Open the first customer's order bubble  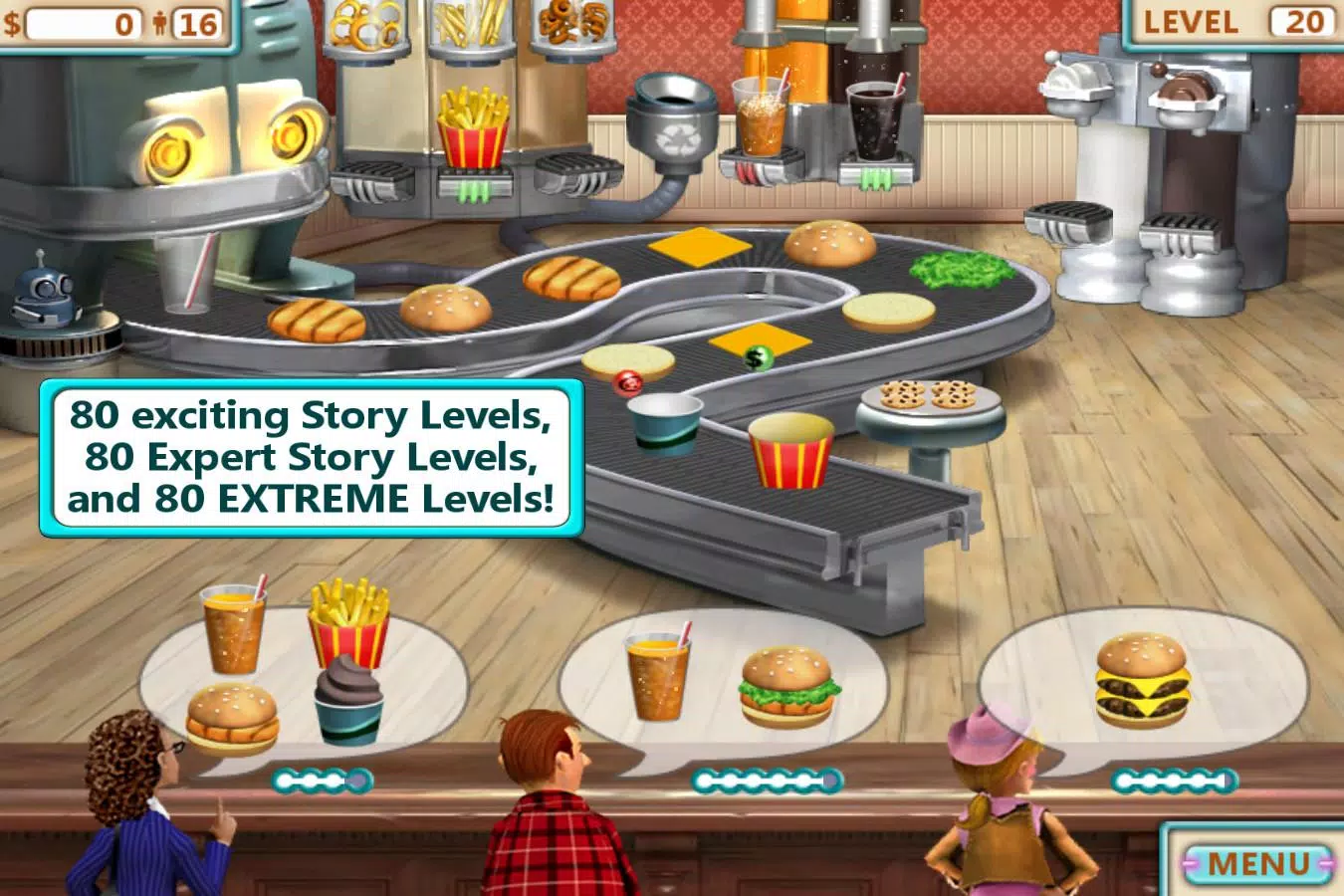coord(284,662)
